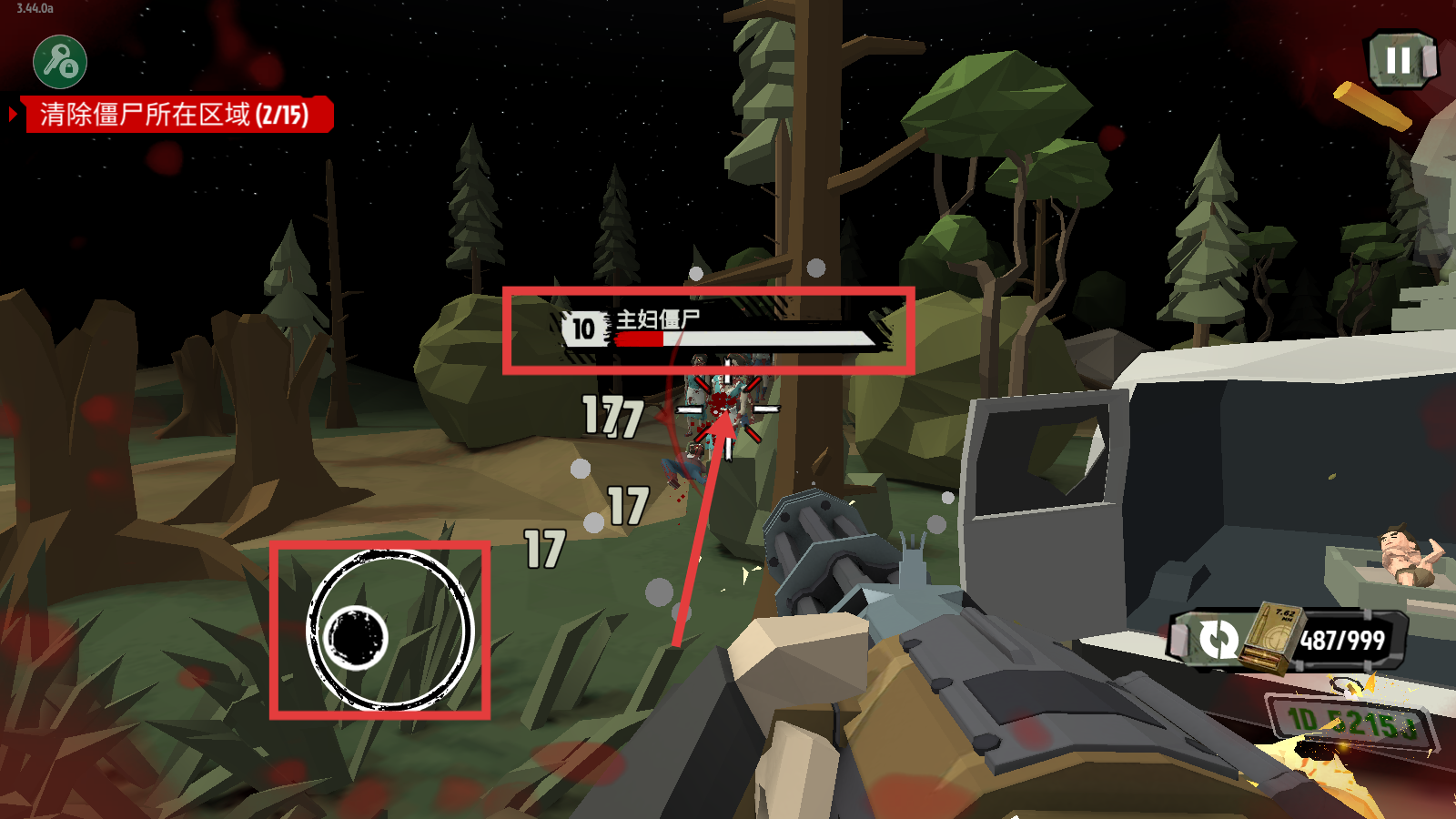
Task: Pause the game with the top-right button
Action: [x=1400, y=61]
